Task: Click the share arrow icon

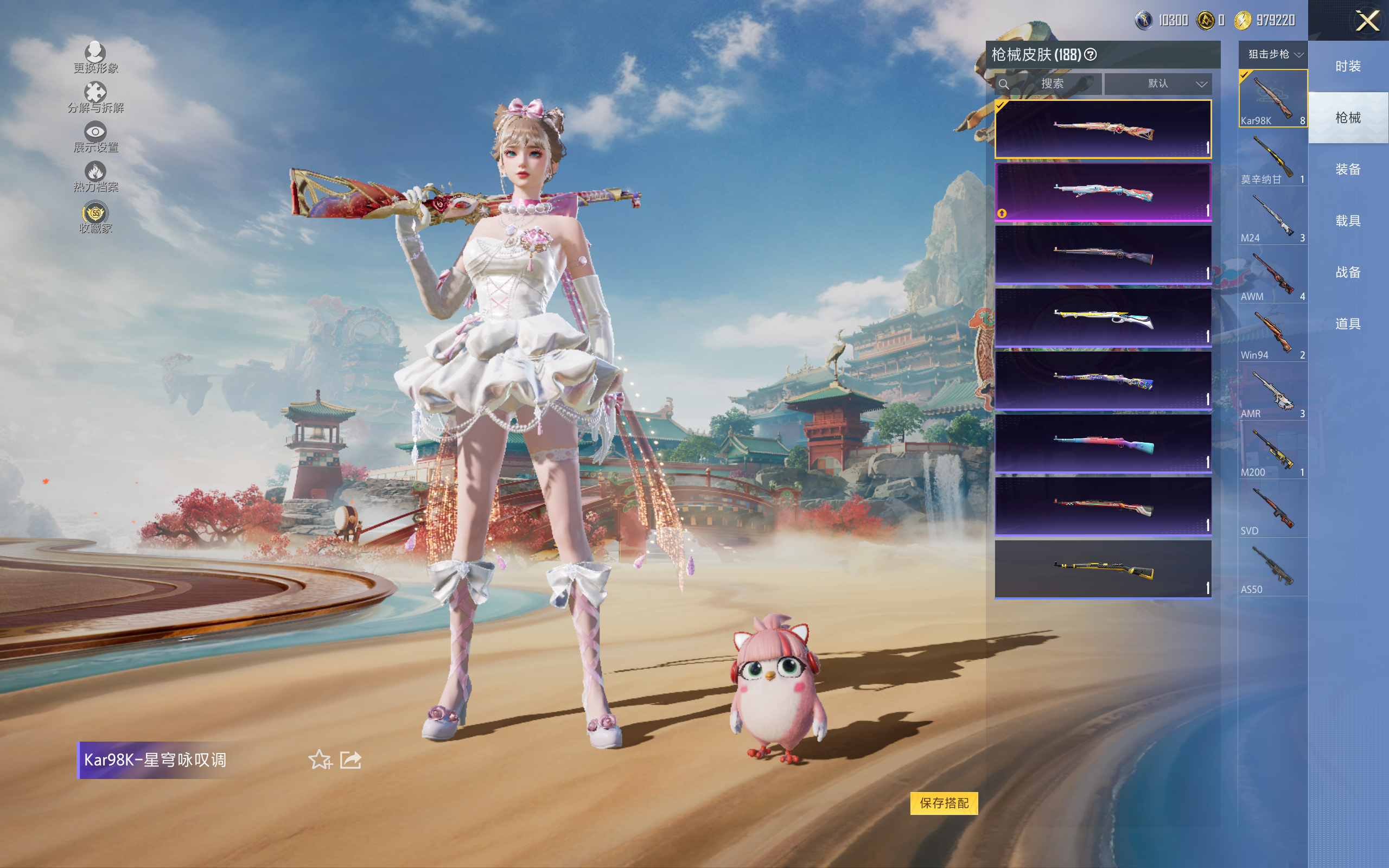Action: coord(351,759)
